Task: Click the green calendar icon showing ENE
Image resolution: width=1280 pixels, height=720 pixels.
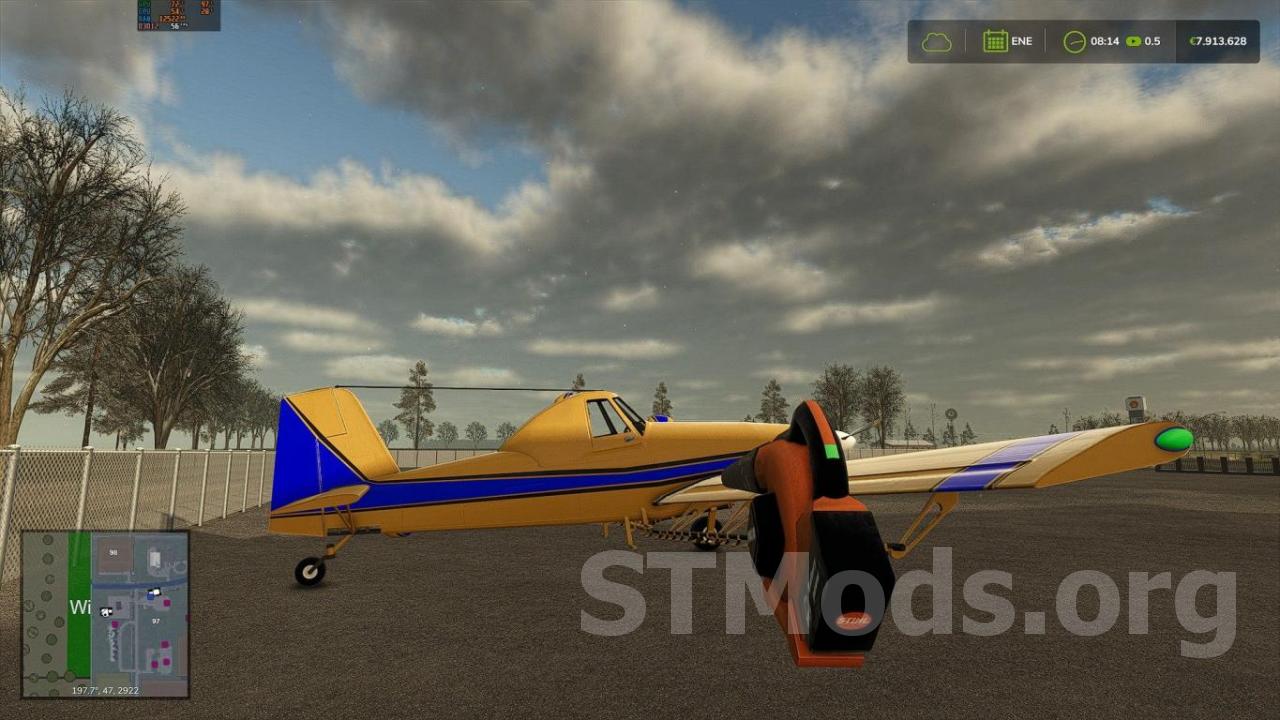Action: pyautogui.click(x=996, y=41)
